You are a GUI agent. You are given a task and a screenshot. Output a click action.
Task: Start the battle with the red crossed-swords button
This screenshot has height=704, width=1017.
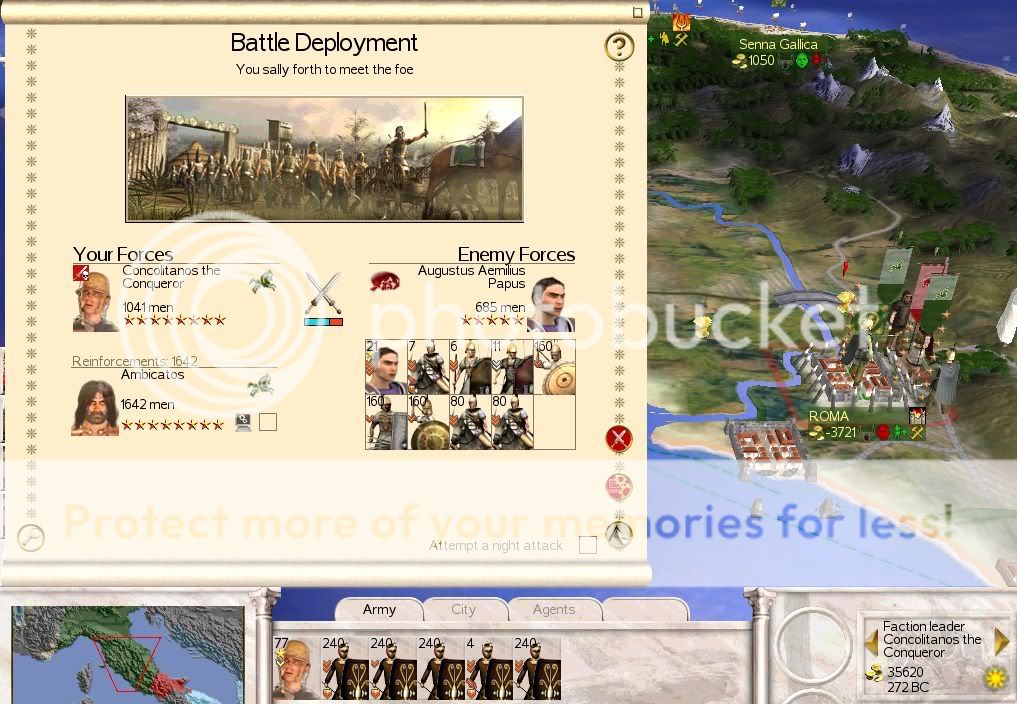click(619, 438)
